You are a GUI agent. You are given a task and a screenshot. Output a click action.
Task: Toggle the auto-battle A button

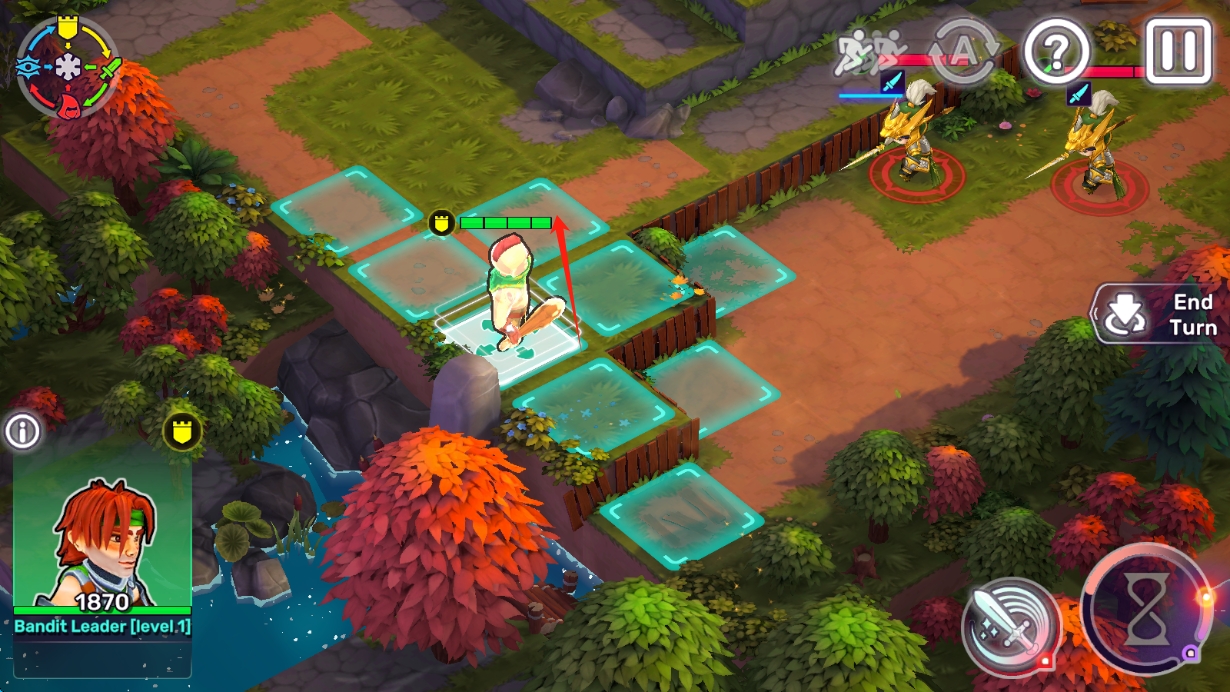click(x=963, y=50)
